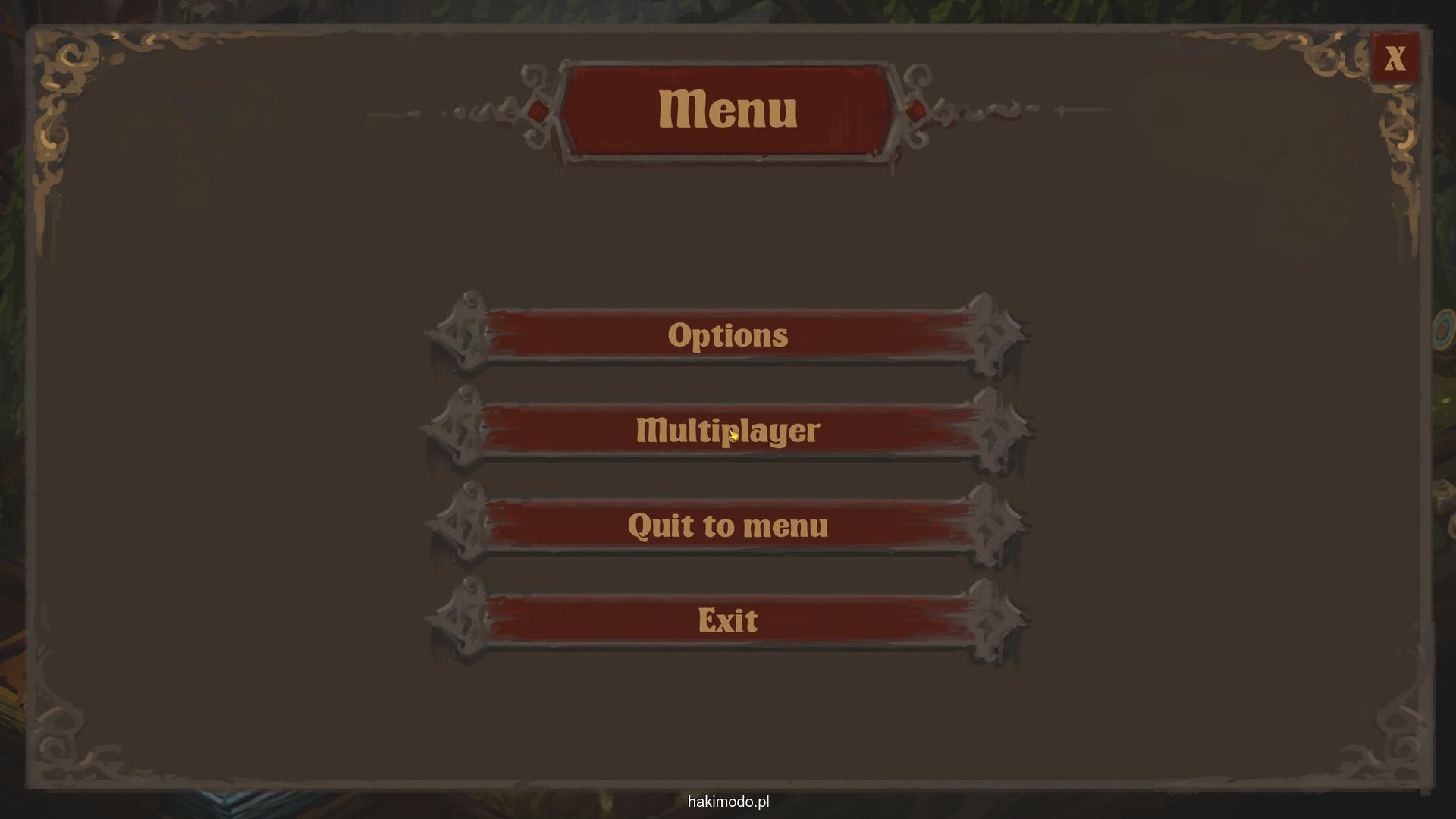Close the Menu with the X button
The height and width of the screenshot is (819, 1456).
tap(1394, 58)
